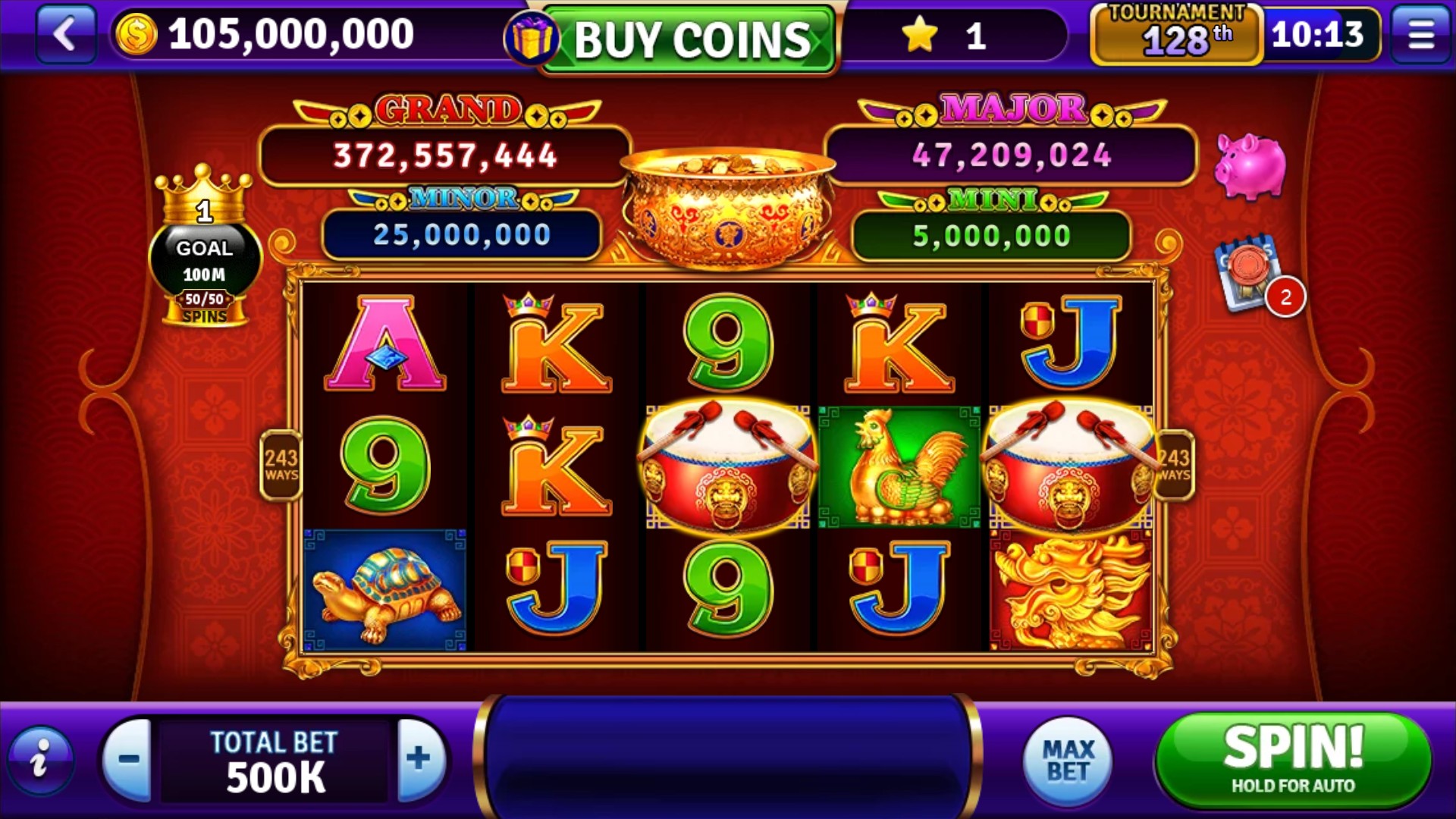Click the gold coin balance icon
The width and height of the screenshot is (1456, 819).
coord(136,34)
